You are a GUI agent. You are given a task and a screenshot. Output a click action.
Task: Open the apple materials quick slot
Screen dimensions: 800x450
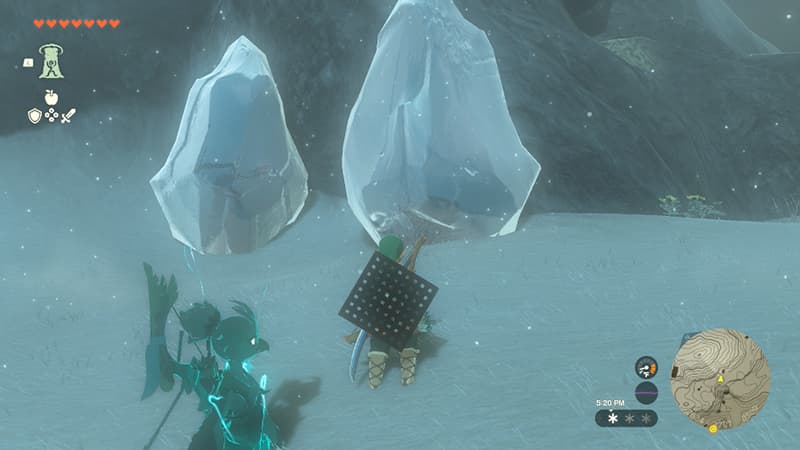pyautogui.click(x=50, y=97)
